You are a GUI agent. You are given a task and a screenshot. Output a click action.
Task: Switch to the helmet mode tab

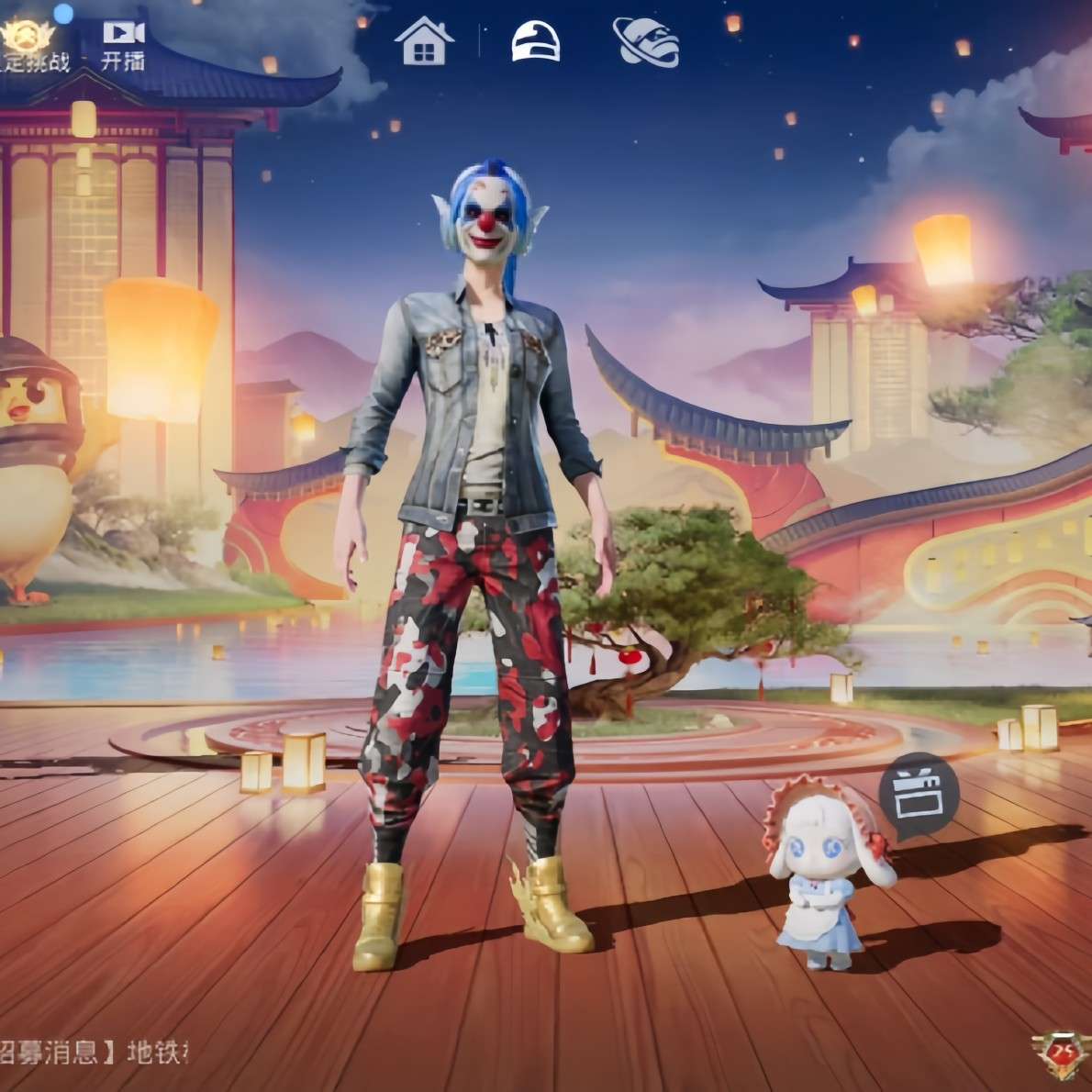point(536,41)
